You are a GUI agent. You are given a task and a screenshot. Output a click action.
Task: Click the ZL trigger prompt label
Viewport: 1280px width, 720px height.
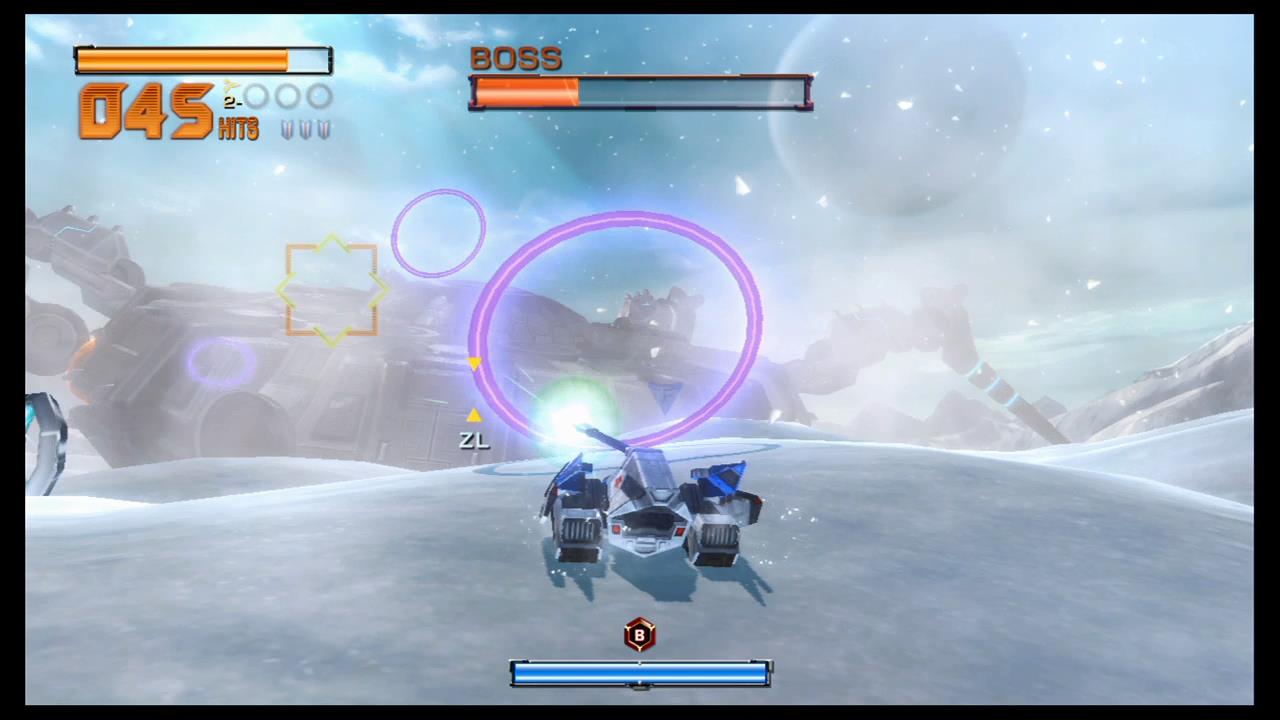click(x=473, y=441)
